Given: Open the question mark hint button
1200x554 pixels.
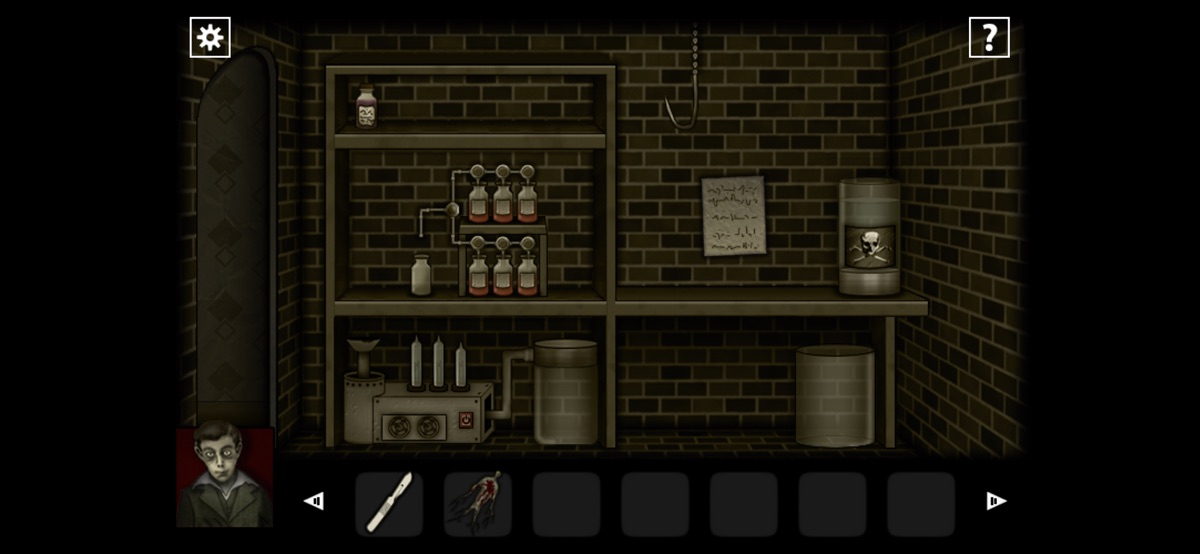Looking at the screenshot, I should point(989,38).
